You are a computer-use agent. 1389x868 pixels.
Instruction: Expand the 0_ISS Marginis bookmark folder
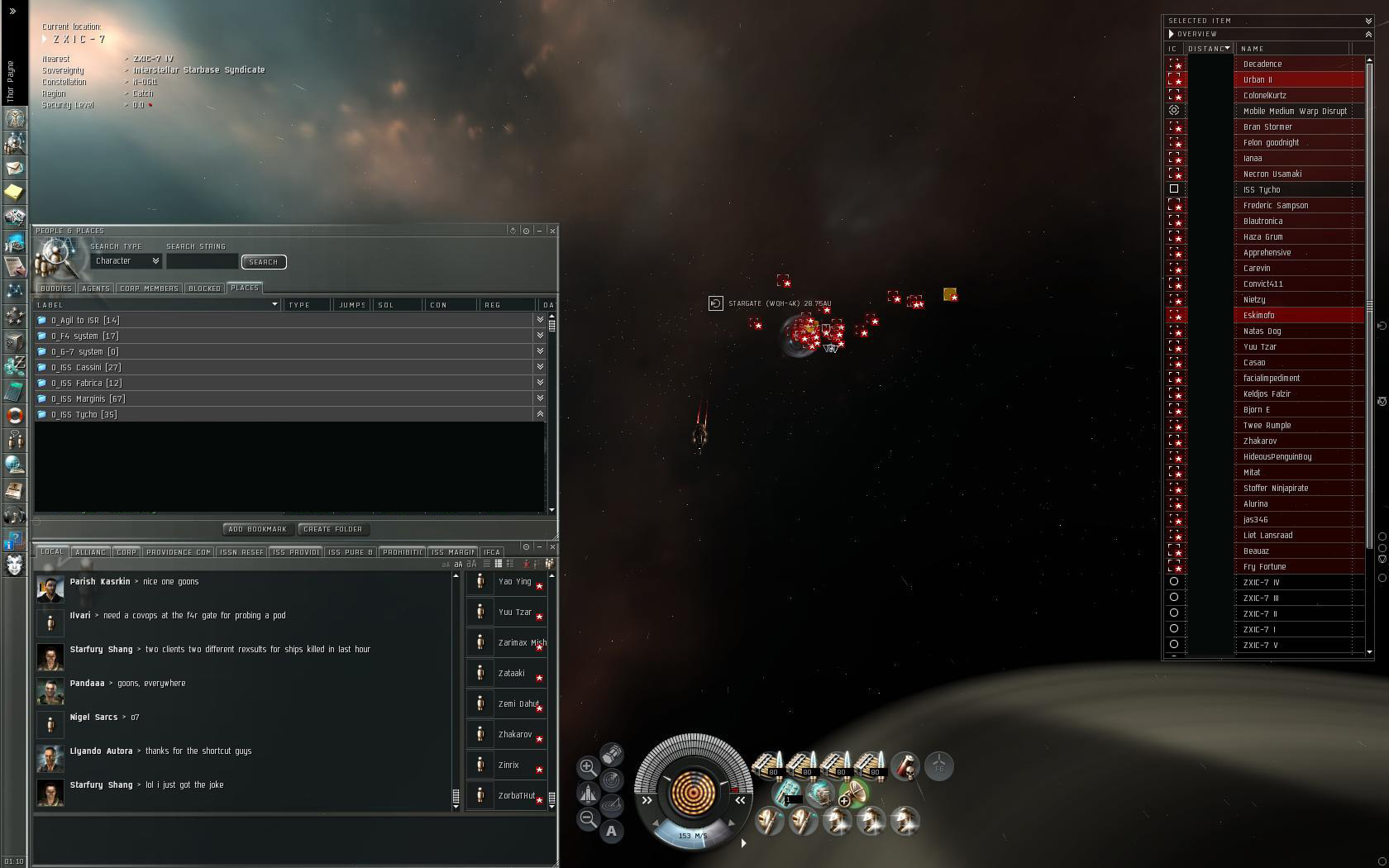point(540,398)
